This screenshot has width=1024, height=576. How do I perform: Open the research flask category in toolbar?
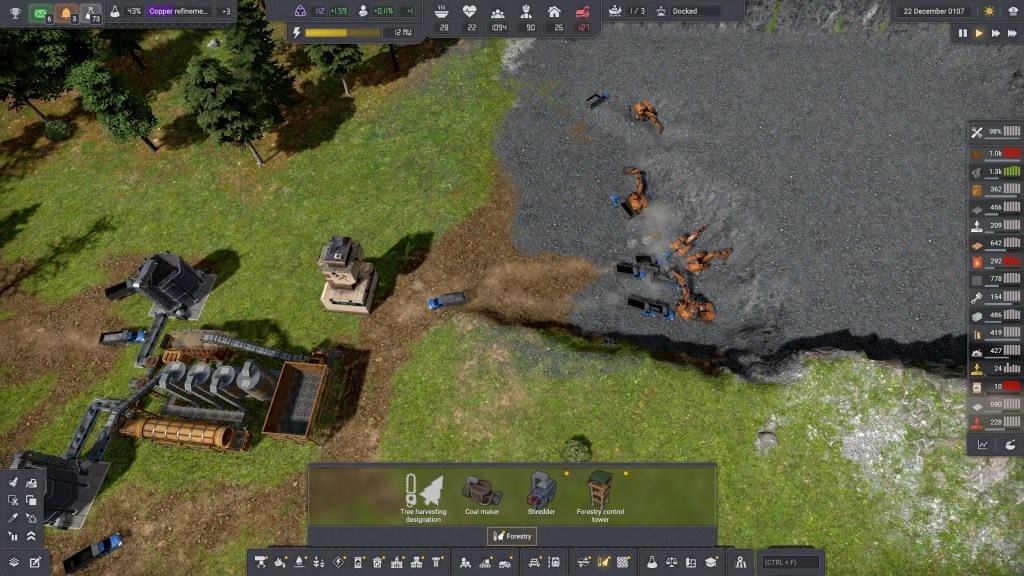coord(651,562)
